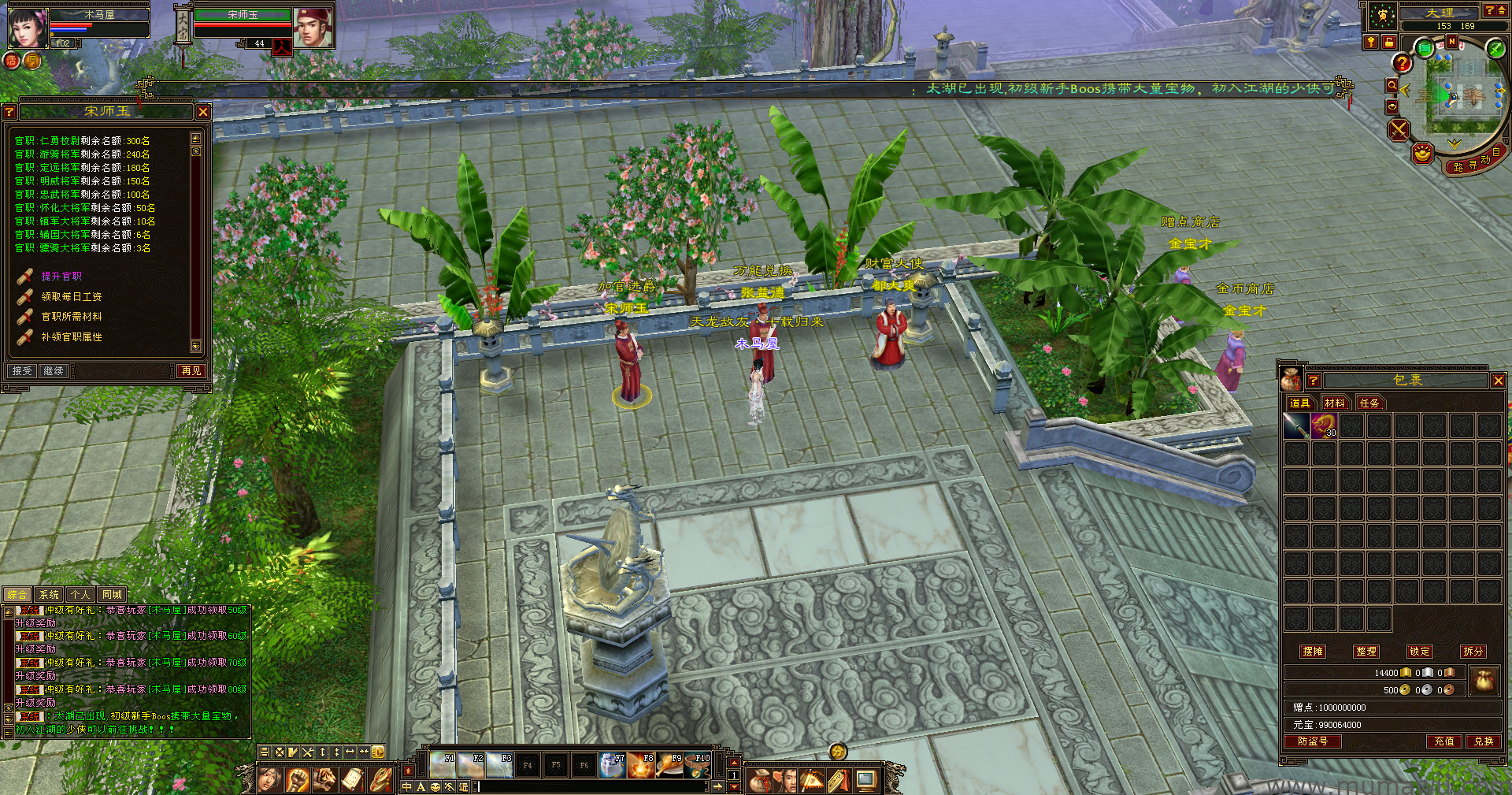Choose the 提升官职 dialogue option
1512x795 pixels.
(x=61, y=277)
